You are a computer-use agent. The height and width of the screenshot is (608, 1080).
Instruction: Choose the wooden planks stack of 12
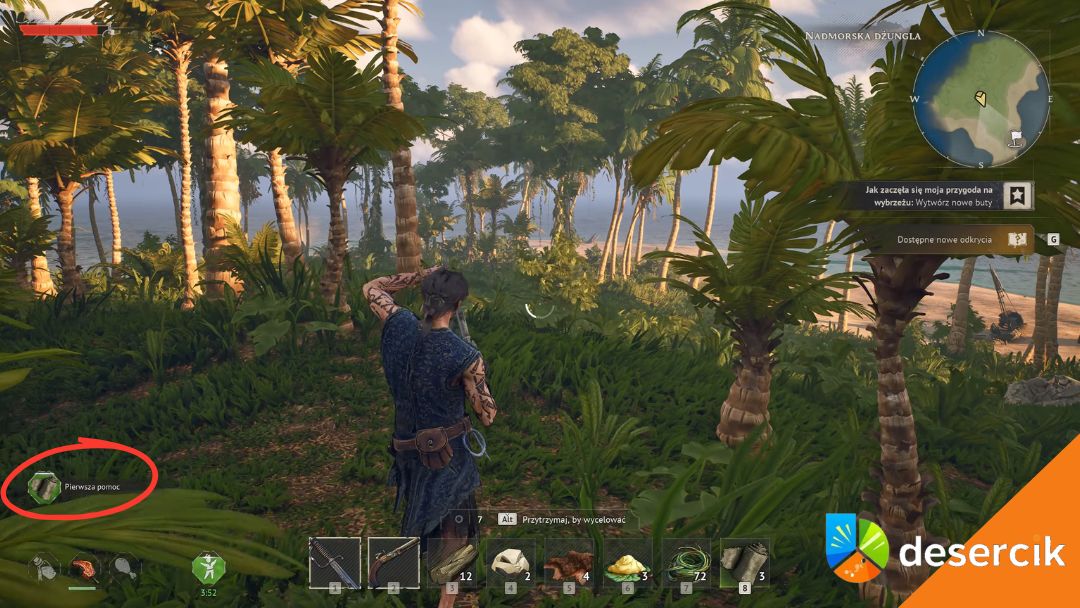pos(452,563)
